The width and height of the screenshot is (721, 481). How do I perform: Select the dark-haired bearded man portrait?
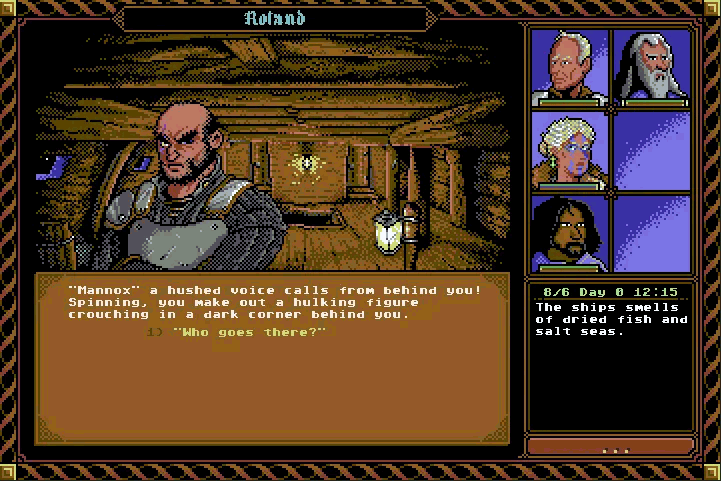point(569,232)
